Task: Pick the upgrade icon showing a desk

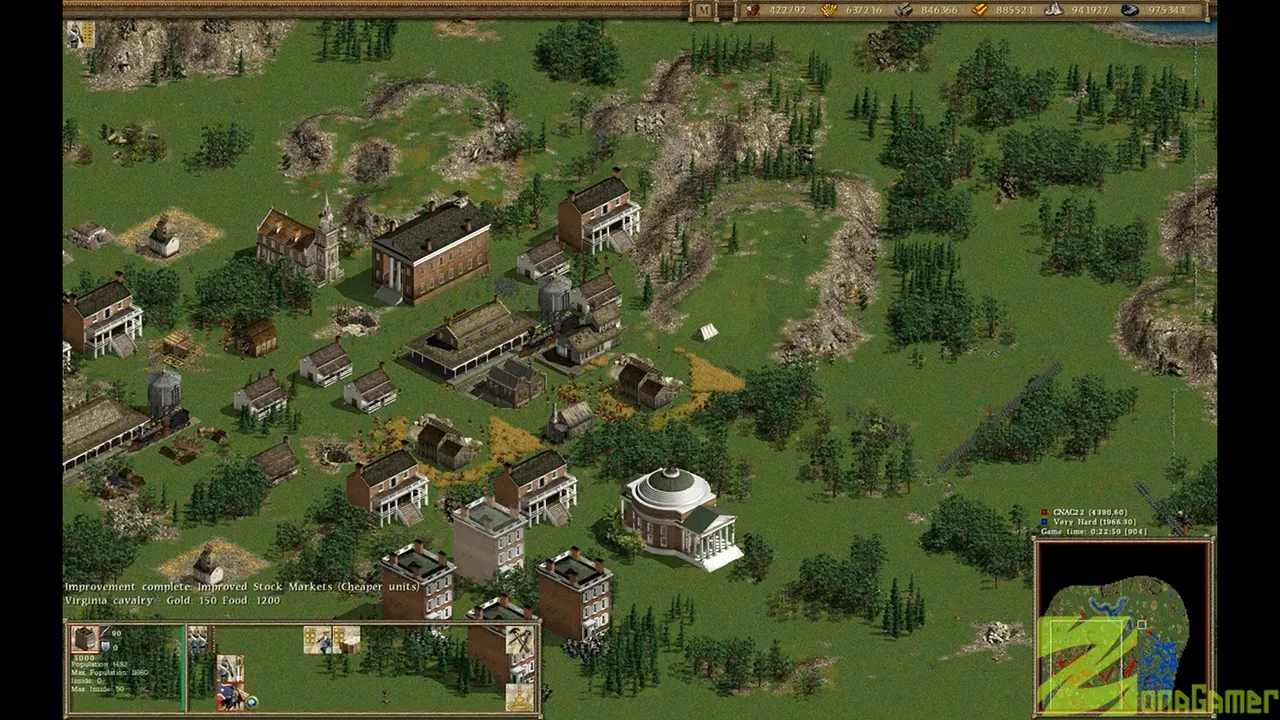Action: click(346, 640)
